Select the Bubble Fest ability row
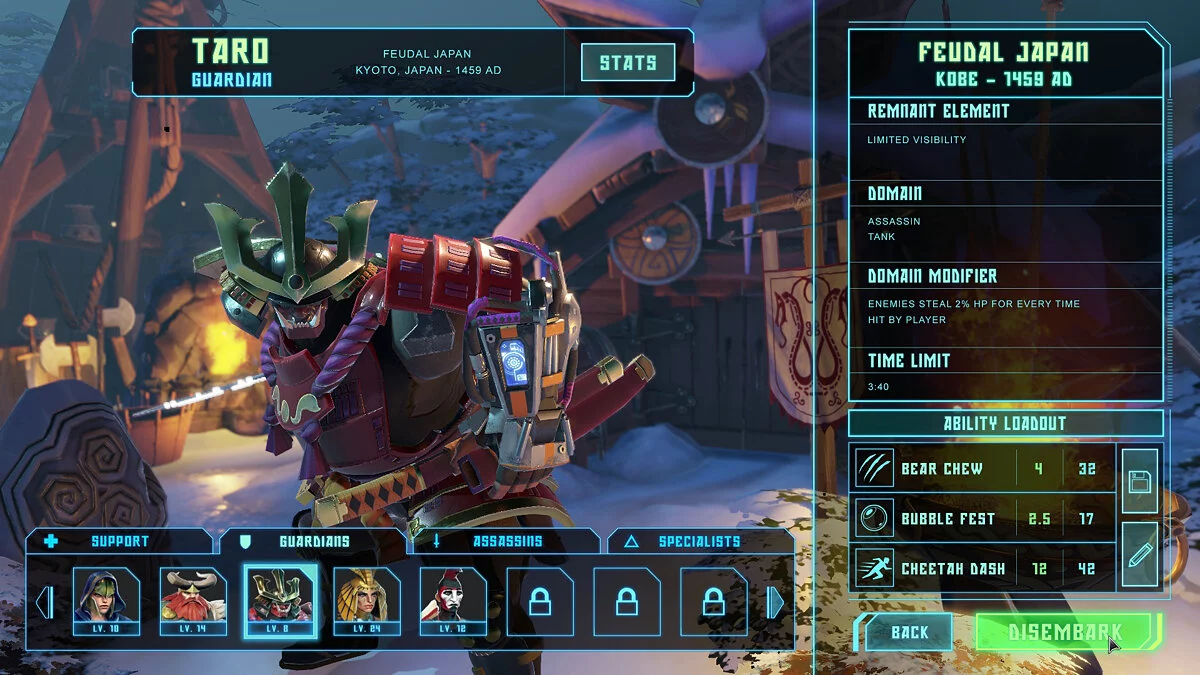The height and width of the screenshot is (675, 1200). tap(983, 518)
